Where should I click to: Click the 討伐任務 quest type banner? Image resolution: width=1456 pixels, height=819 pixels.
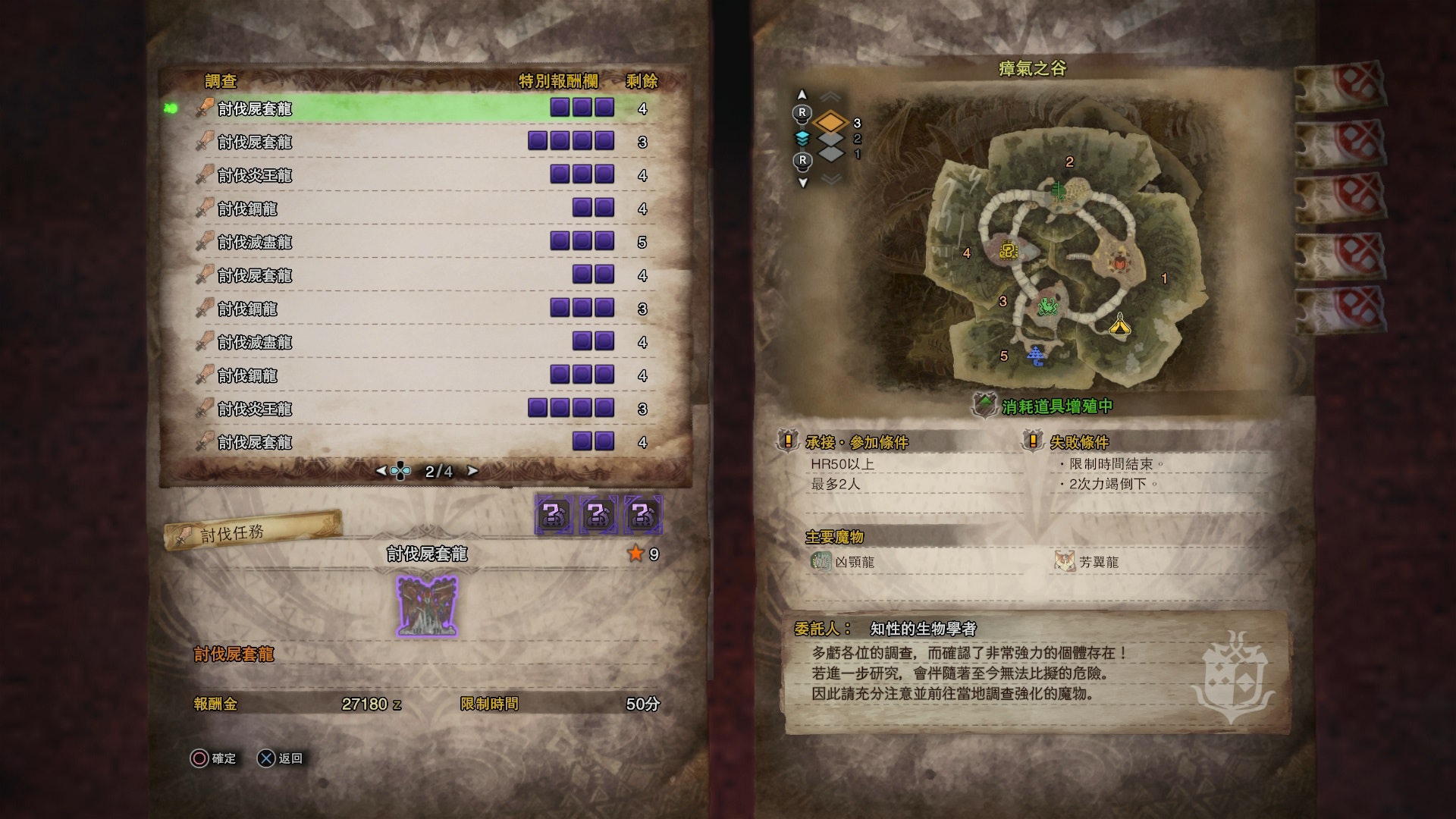(x=252, y=532)
